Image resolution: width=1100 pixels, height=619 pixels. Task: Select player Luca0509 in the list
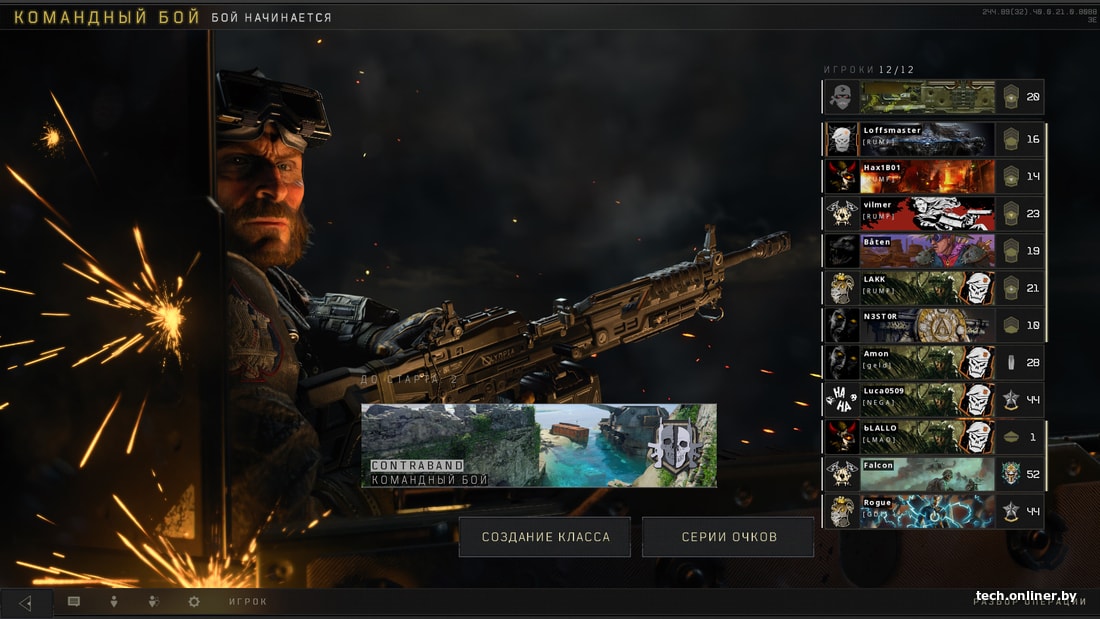pyautogui.click(x=928, y=399)
